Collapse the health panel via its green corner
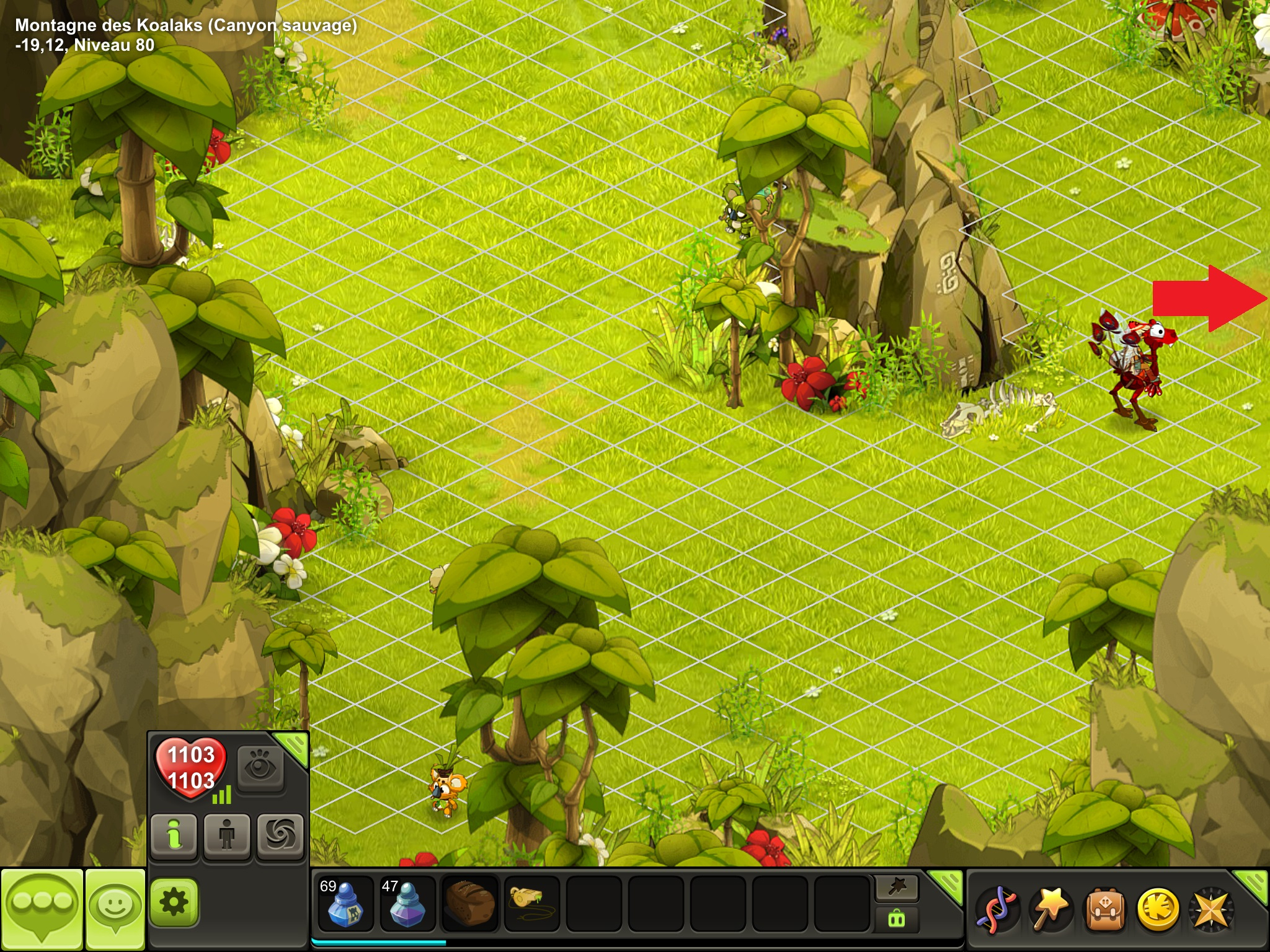Viewport: 1270px width, 952px height. (293, 746)
